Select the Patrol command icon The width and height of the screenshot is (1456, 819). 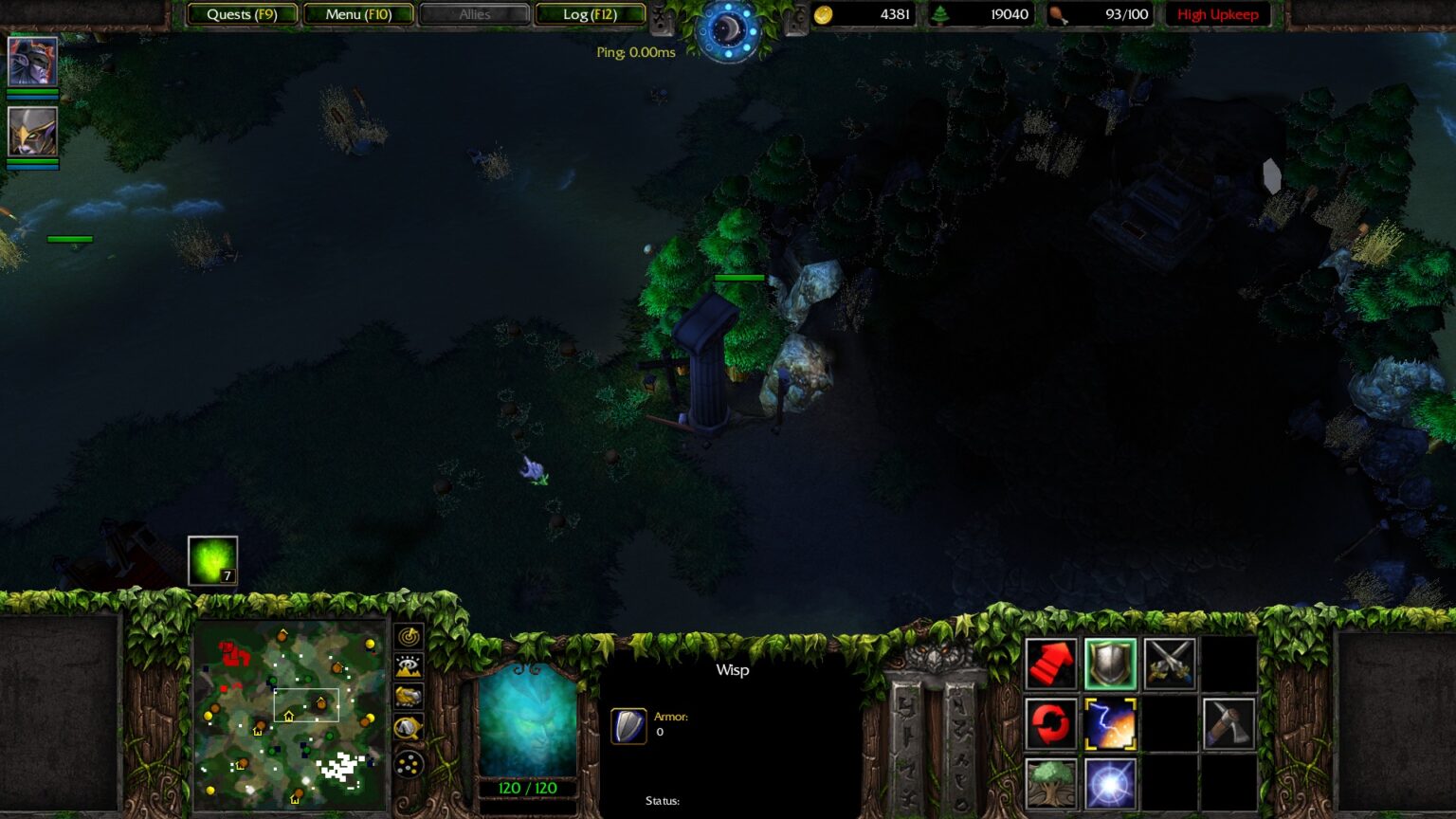[1050, 722]
